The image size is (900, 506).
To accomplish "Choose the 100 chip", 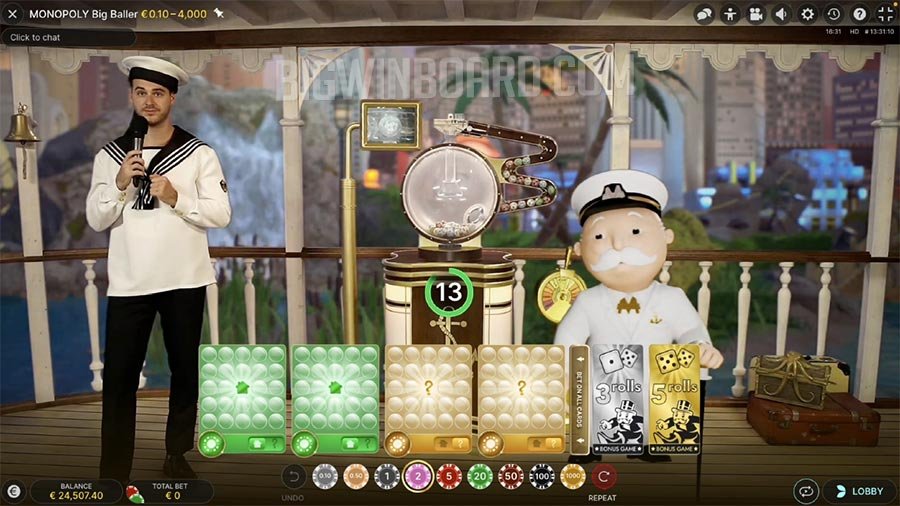I will (x=541, y=477).
